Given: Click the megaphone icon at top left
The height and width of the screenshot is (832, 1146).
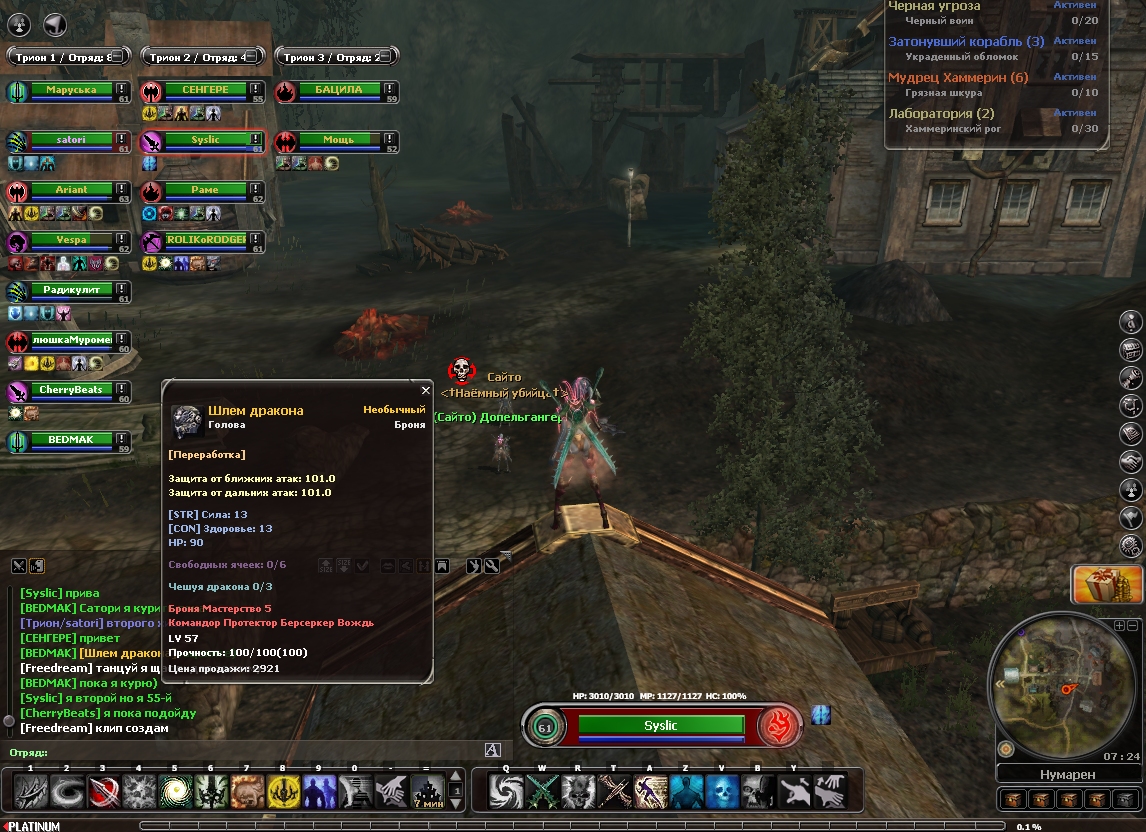Looking at the screenshot, I should pyautogui.click(x=56, y=24).
